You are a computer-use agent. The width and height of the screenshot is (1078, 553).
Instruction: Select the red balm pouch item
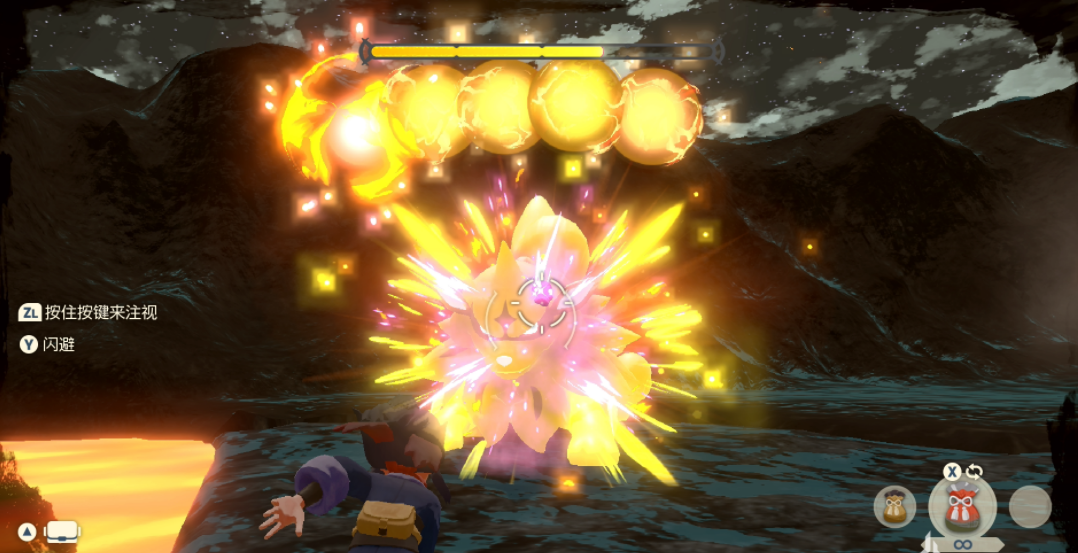click(x=963, y=506)
